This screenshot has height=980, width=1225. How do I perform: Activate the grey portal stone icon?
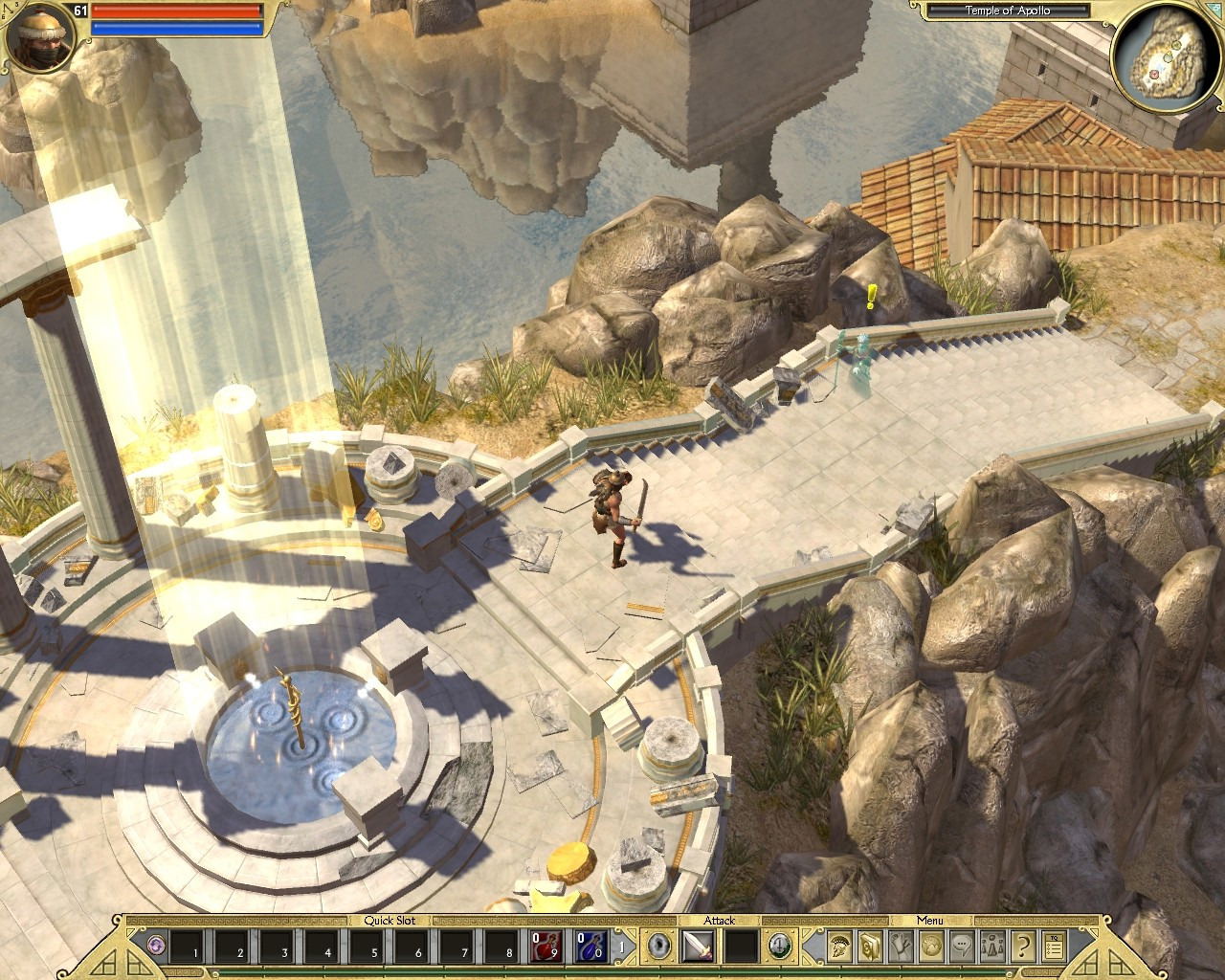657,946
